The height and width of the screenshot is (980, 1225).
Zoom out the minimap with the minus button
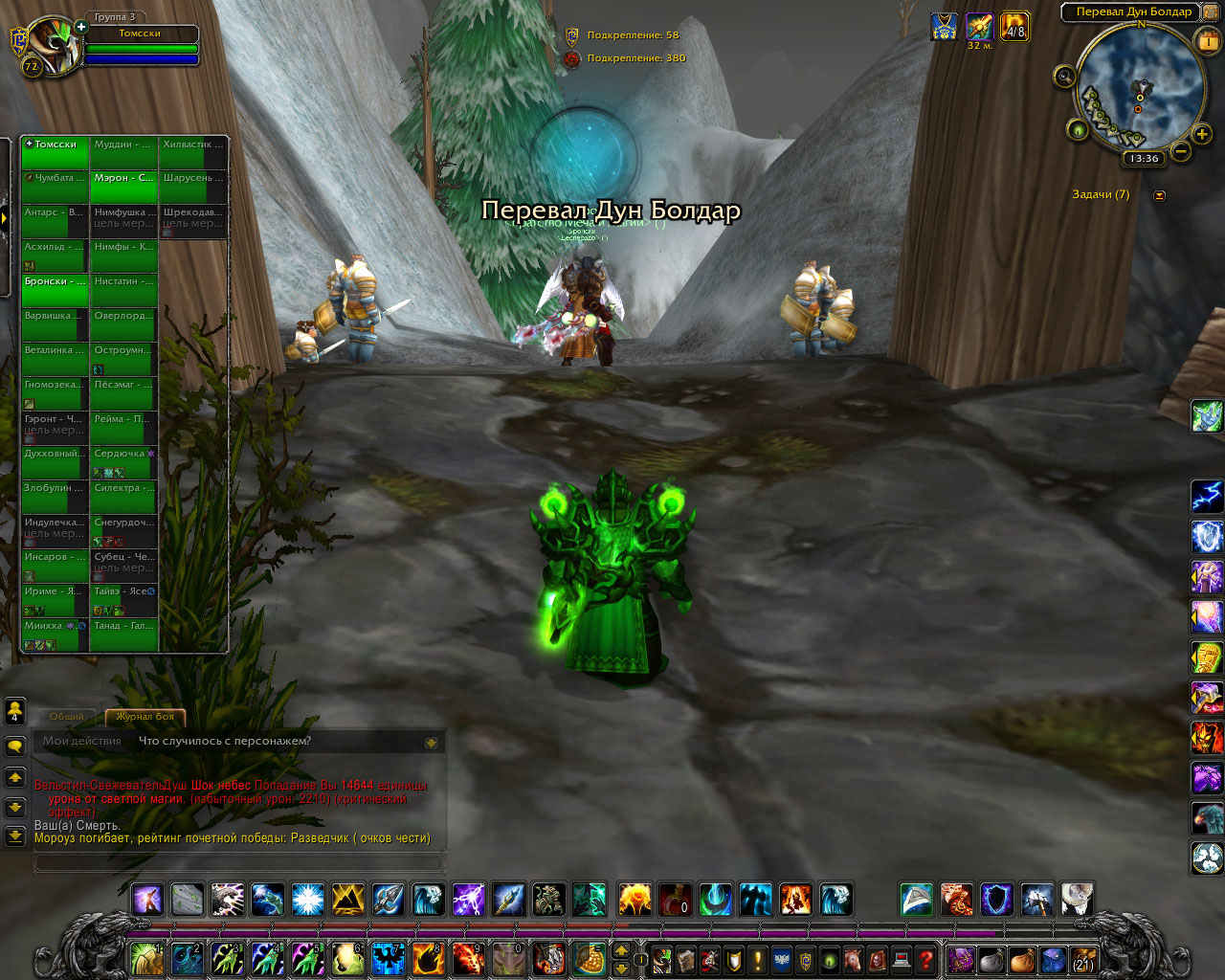point(1181,151)
